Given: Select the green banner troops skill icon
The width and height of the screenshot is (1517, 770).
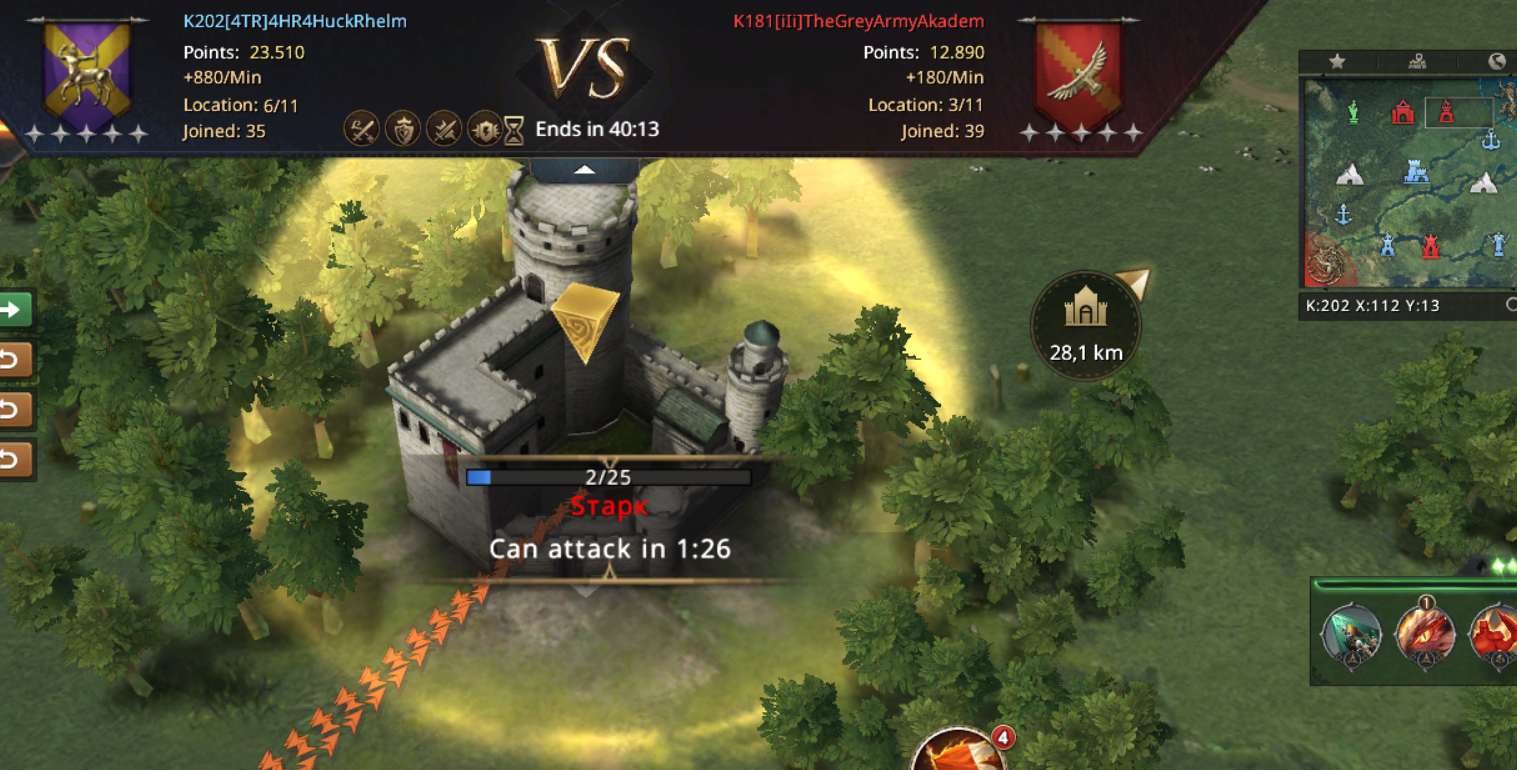Looking at the screenshot, I should [1352, 633].
